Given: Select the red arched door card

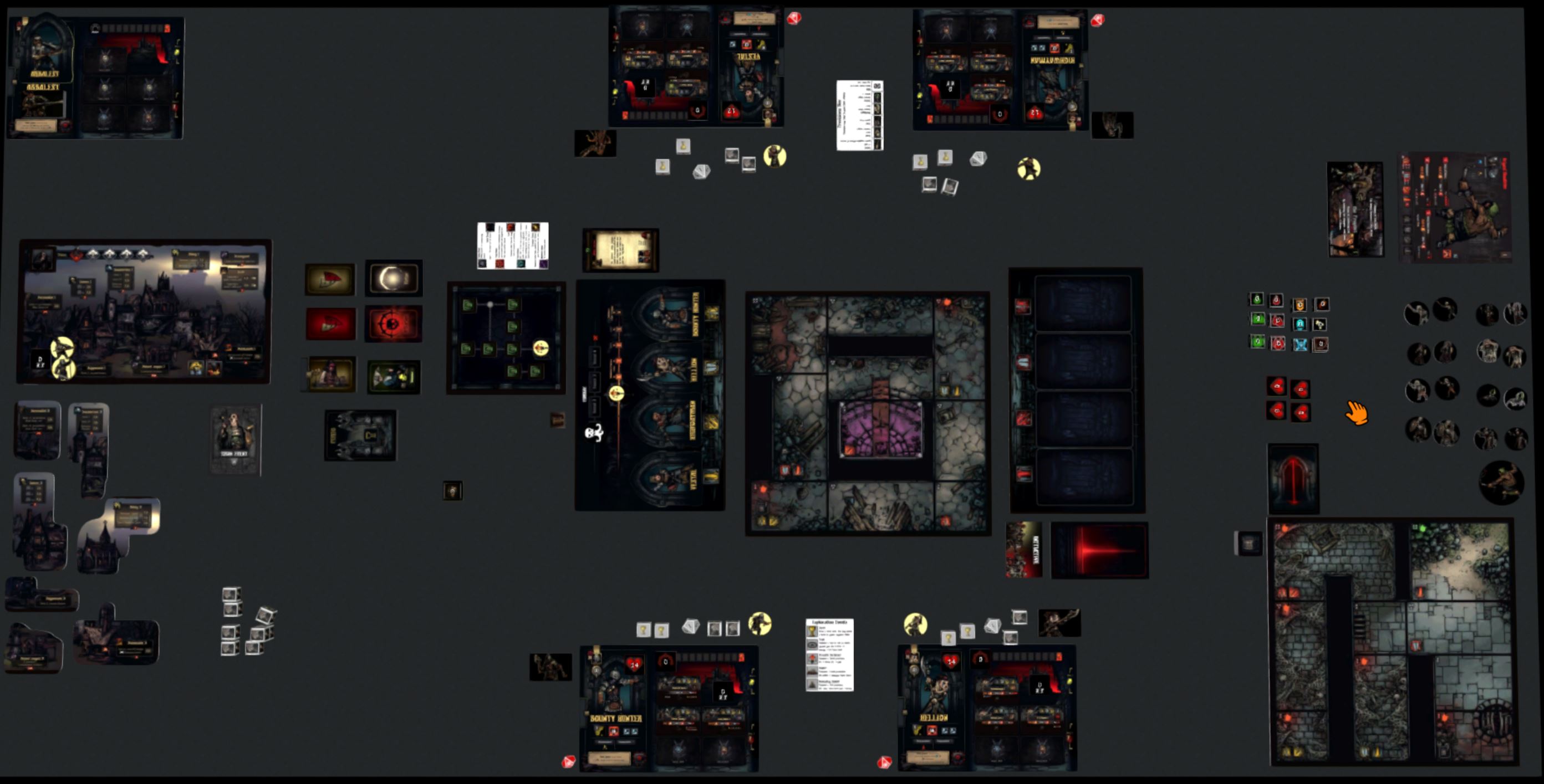Looking at the screenshot, I should (x=1293, y=479).
